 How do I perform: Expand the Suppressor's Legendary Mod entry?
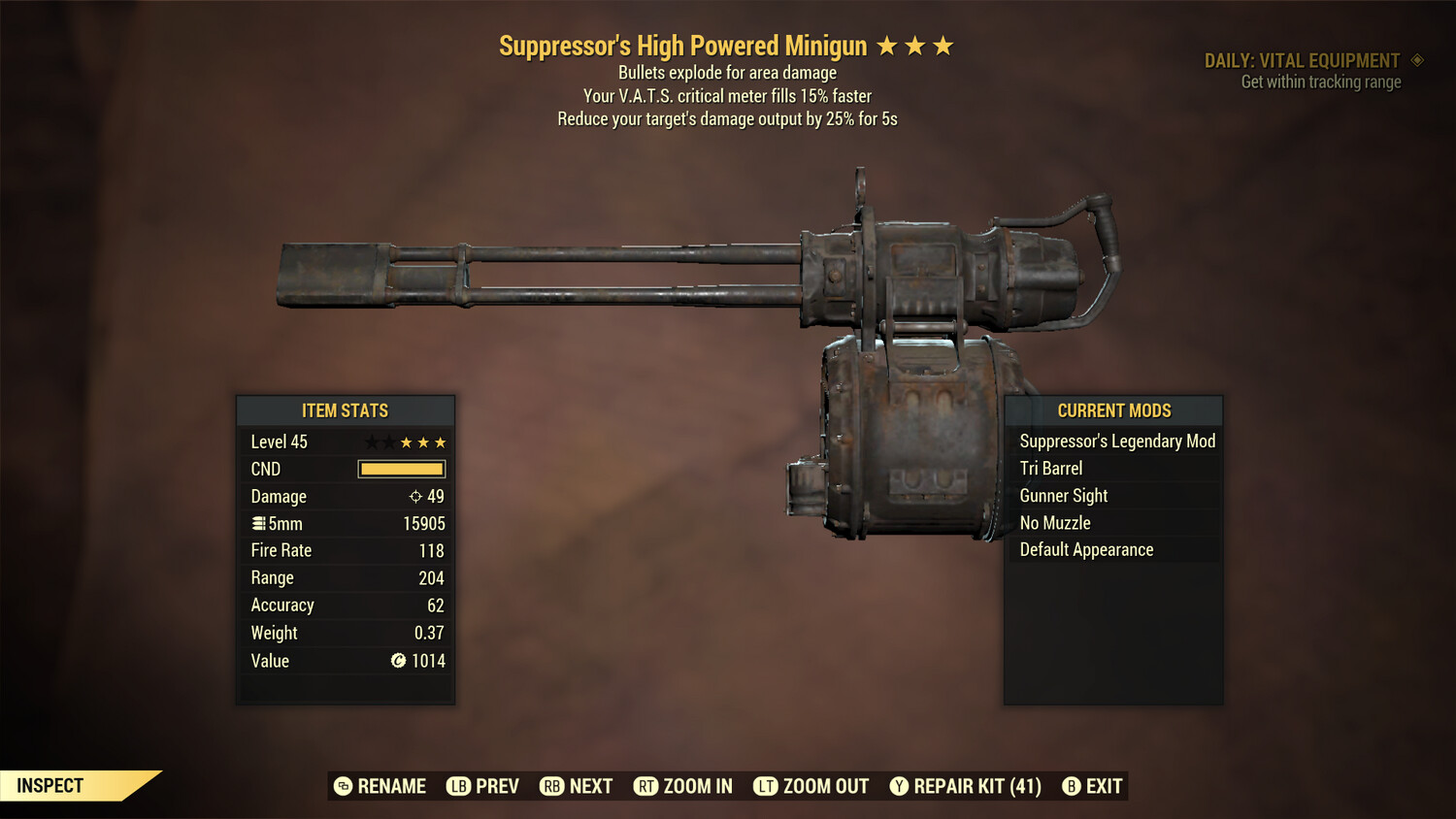(1116, 441)
